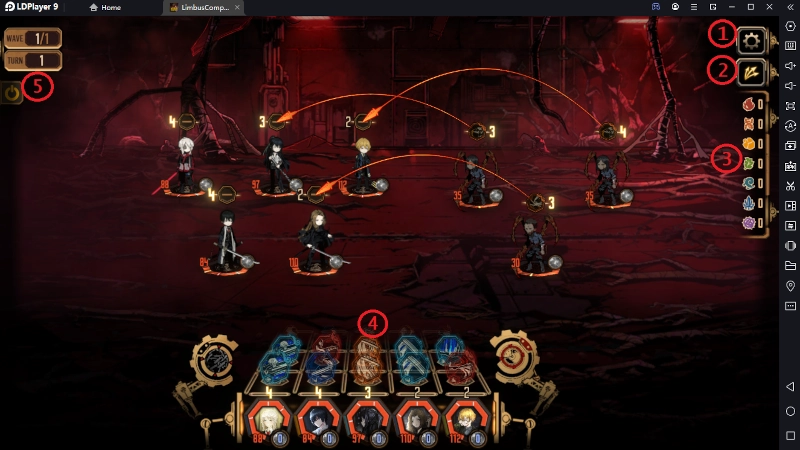This screenshot has height=450, width=800.
Task: Toggle the power button under the Turn counter
Action: point(12,94)
